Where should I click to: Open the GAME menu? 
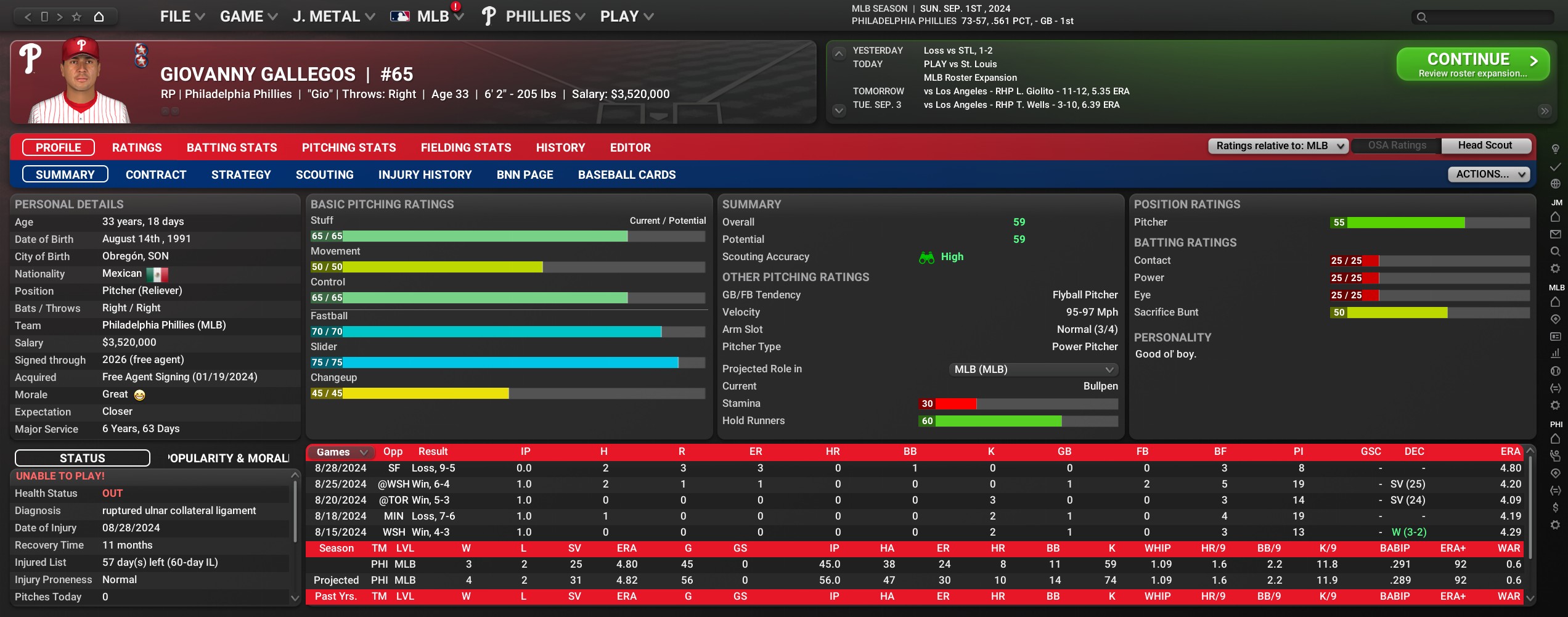(x=248, y=17)
